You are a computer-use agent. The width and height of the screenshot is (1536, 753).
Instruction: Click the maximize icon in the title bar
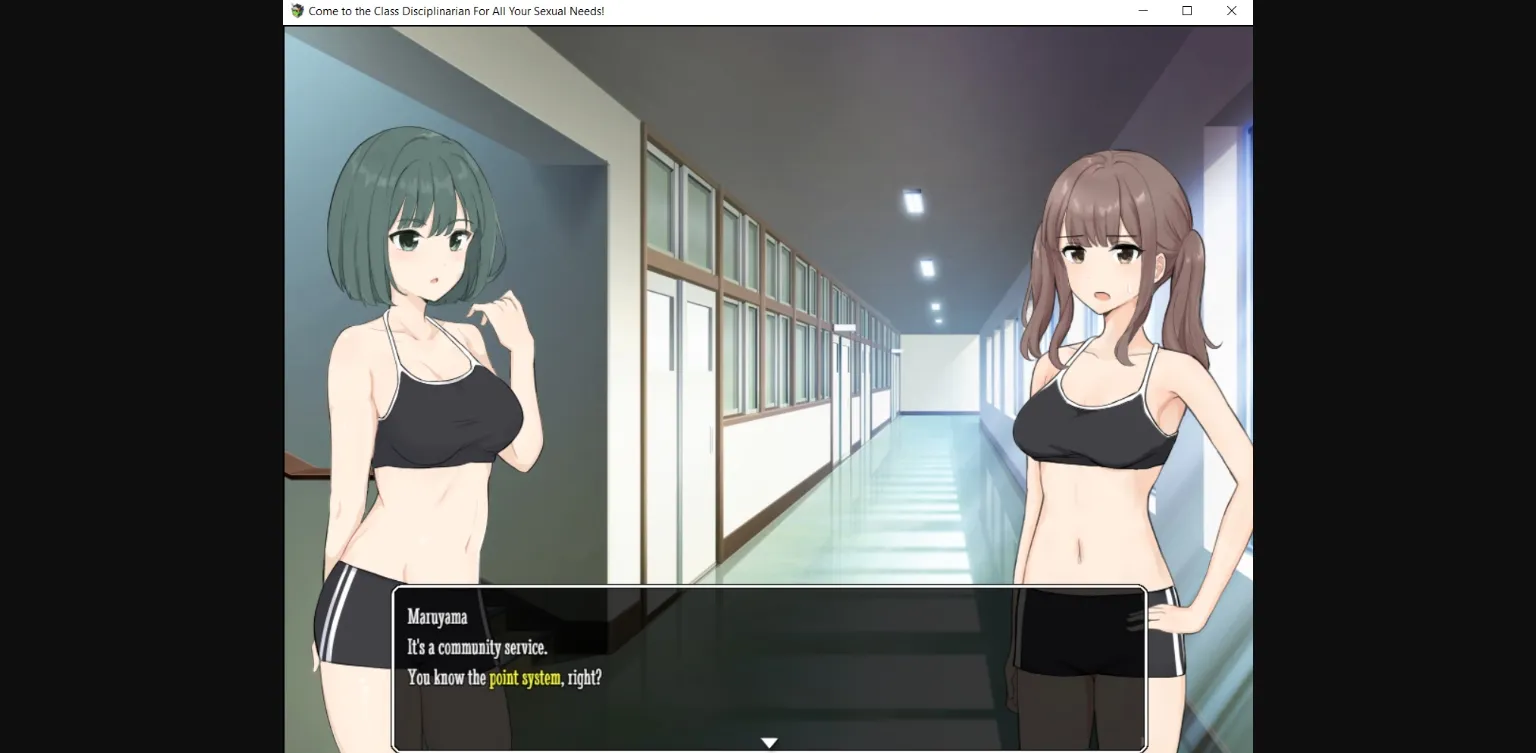[x=1187, y=11]
